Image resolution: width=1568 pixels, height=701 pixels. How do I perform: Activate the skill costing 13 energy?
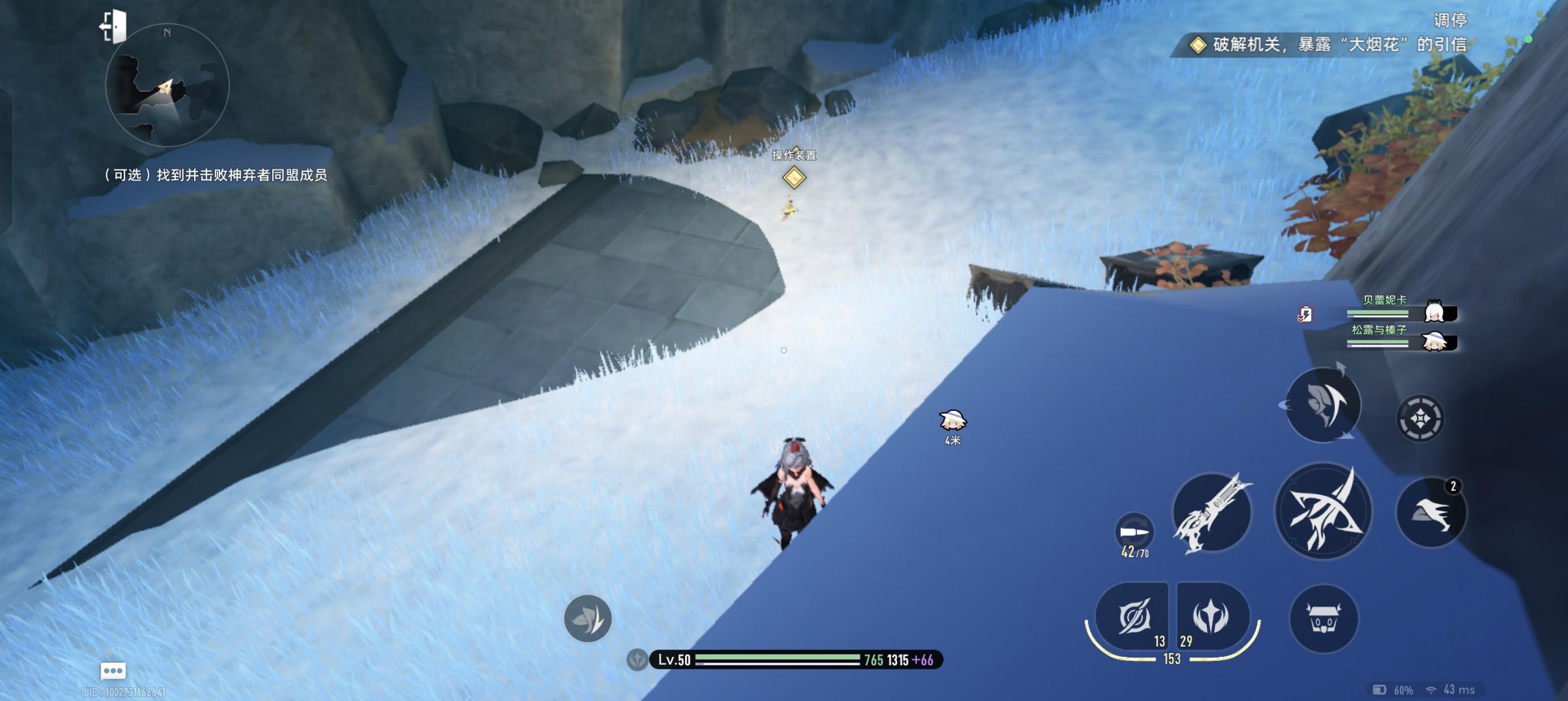1133,616
